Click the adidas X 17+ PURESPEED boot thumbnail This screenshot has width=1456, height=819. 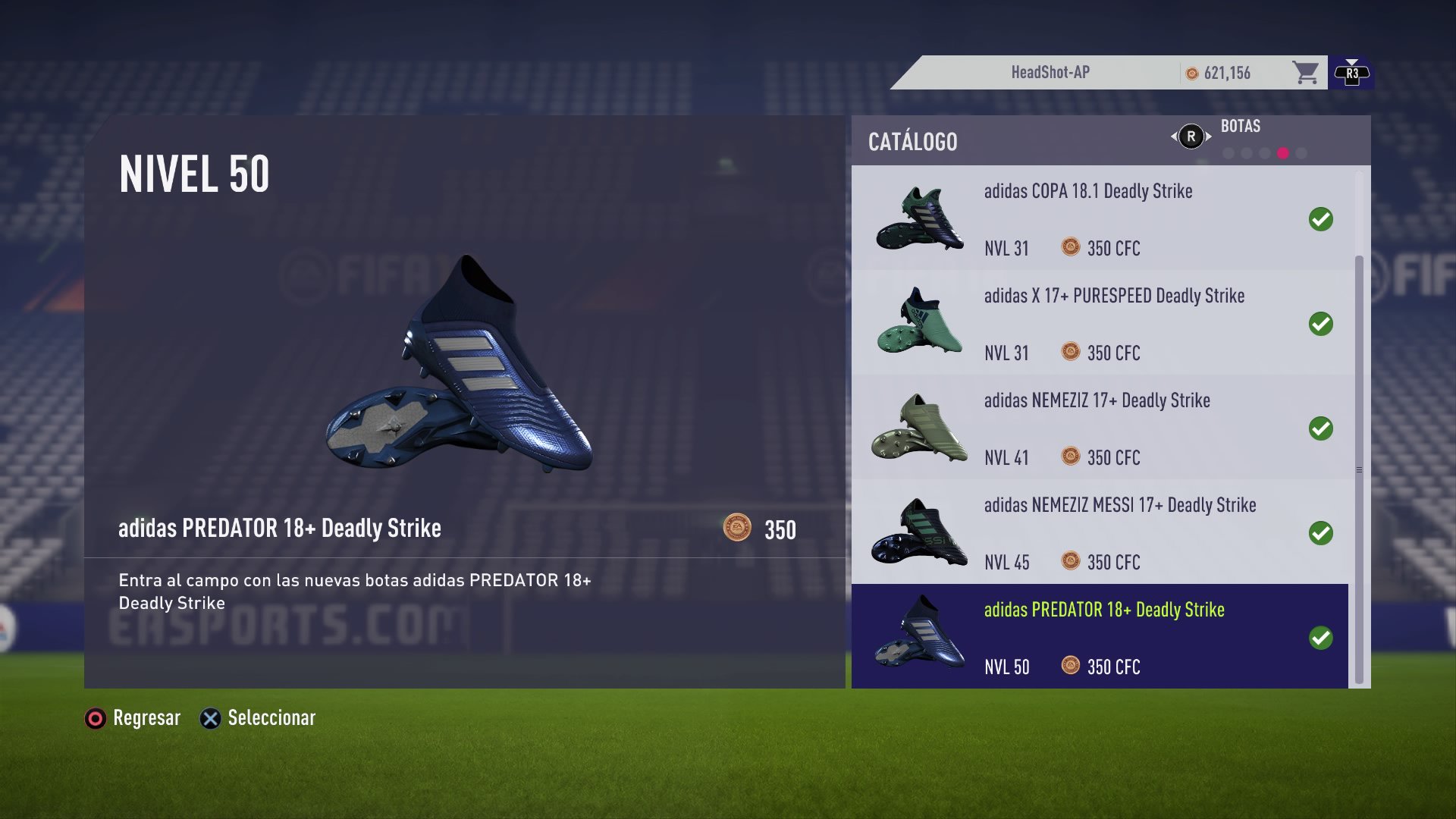tap(919, 322)
